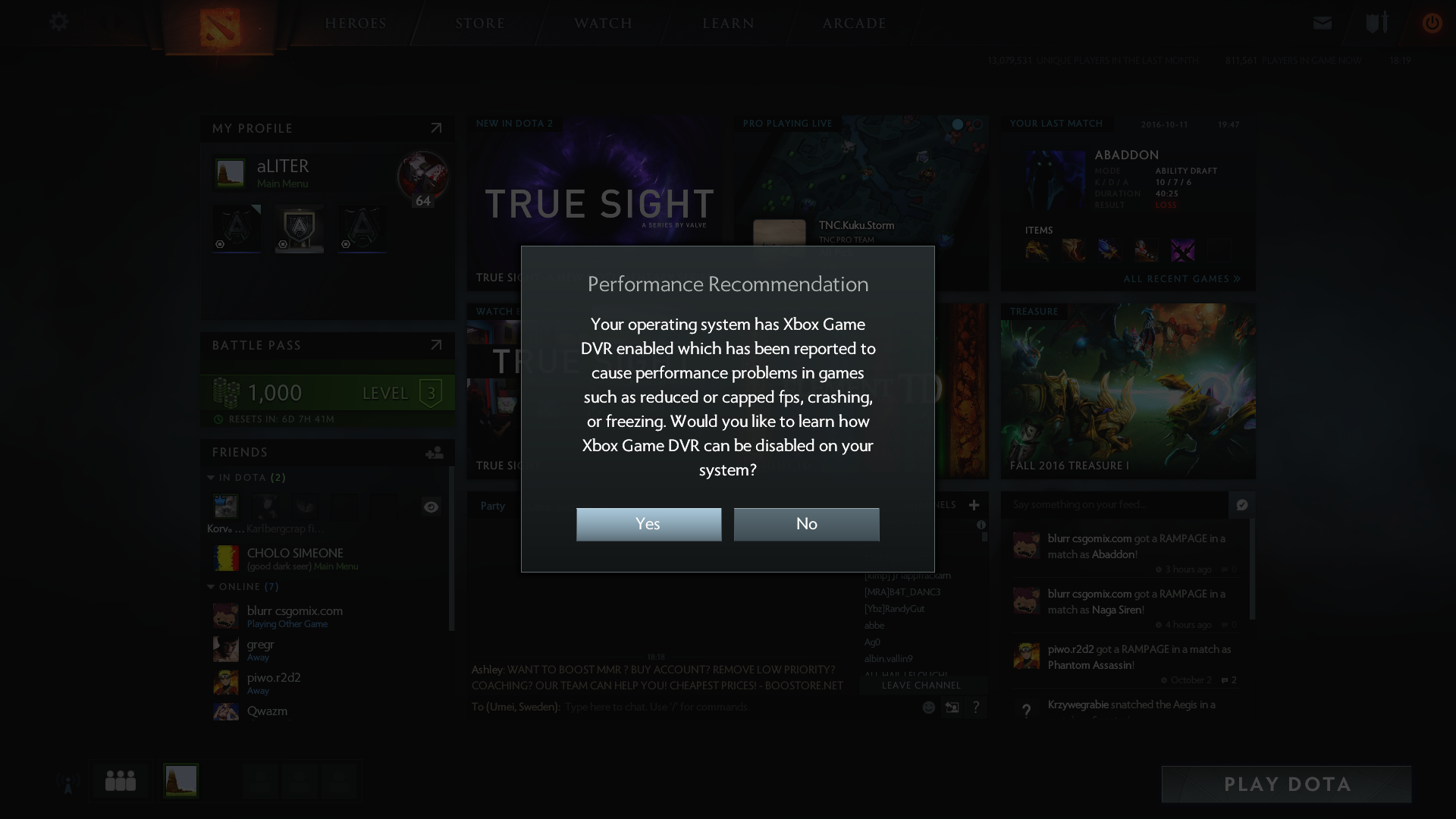Click the screenshot share icon near chat input
Image resolution: width=1456 pixels, height=819 pixels.
click(x=952, y=707)
